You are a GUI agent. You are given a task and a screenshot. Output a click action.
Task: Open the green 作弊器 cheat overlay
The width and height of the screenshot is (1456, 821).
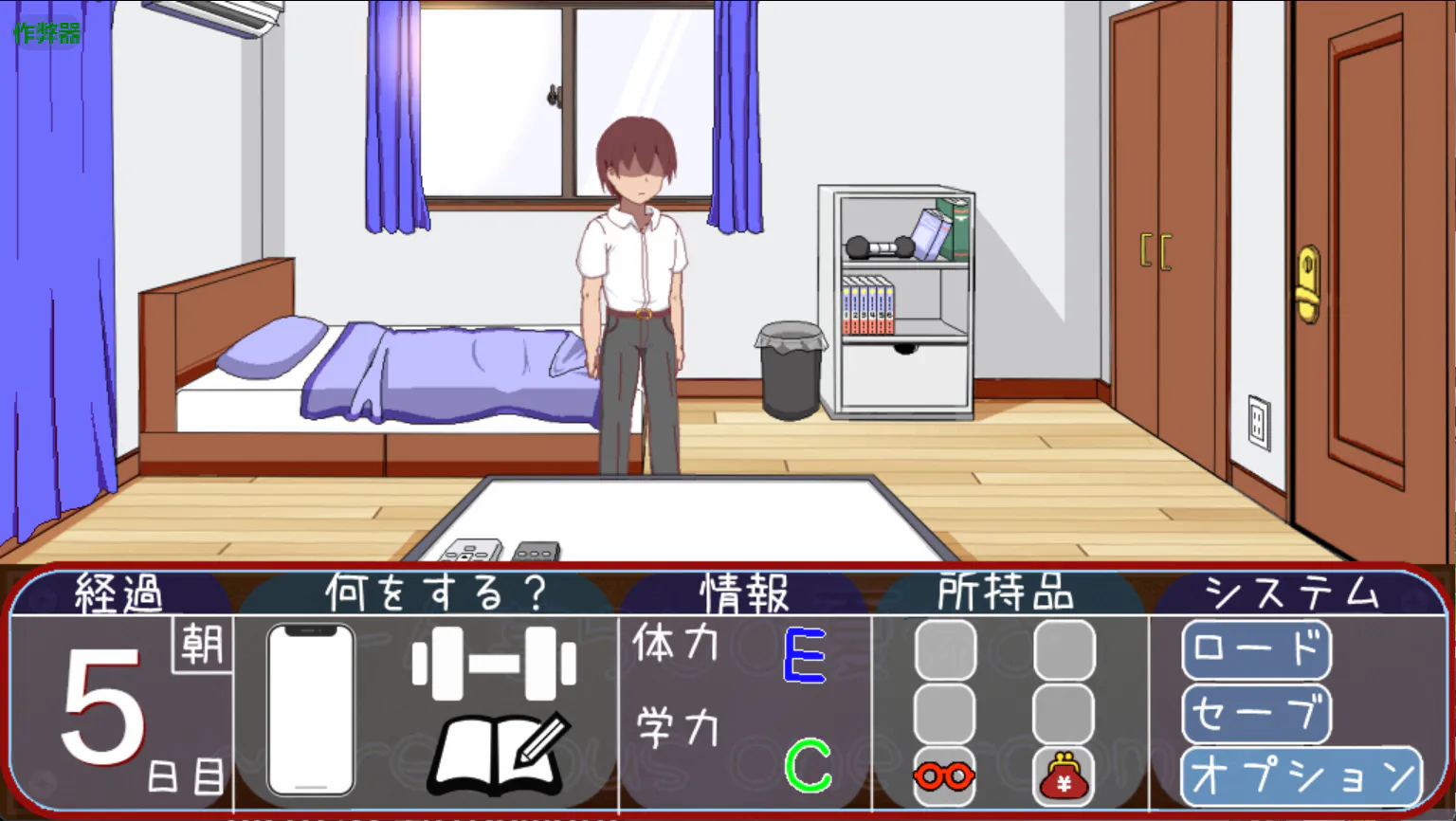[x=46, y=34]
